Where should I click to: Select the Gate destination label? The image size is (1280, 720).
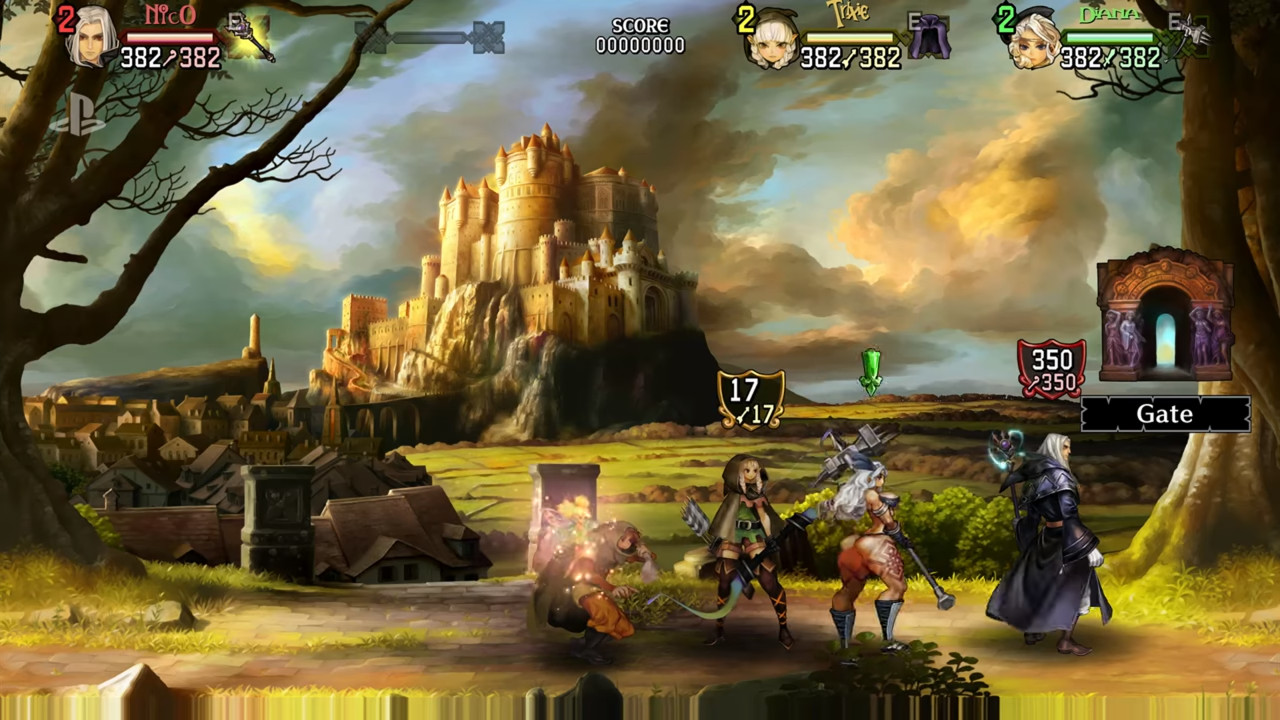click(x=1165, y=414)
